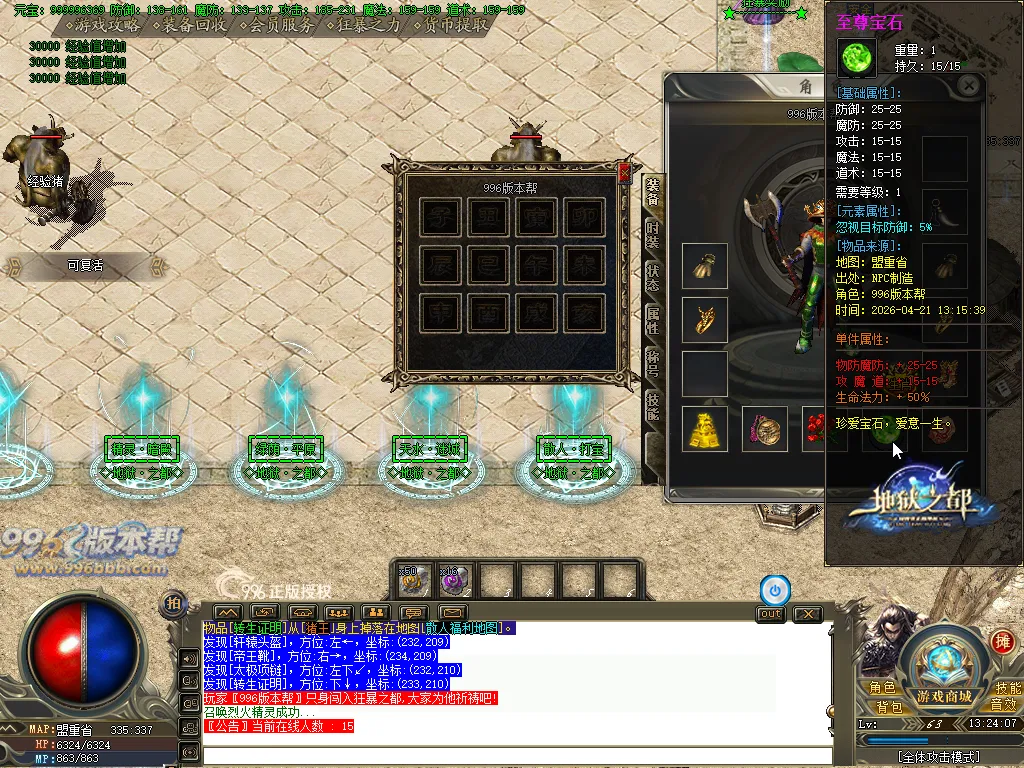1024x768 pixels.
Task: Close the 996版本帮 zodiac panel
Action: point(625,172)
